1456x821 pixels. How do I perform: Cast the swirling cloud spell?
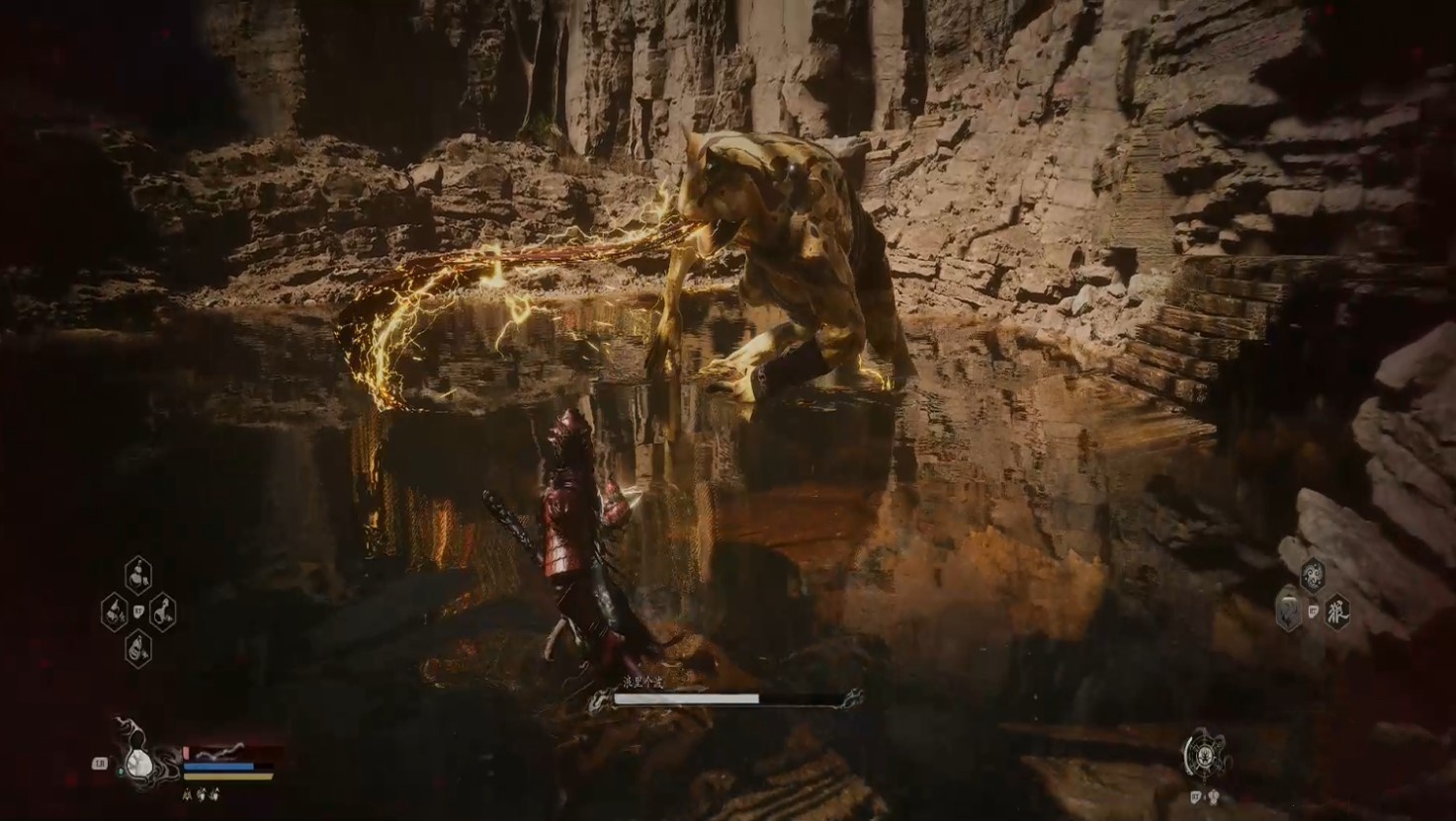pyautogui.click(x=1313, y=573)
